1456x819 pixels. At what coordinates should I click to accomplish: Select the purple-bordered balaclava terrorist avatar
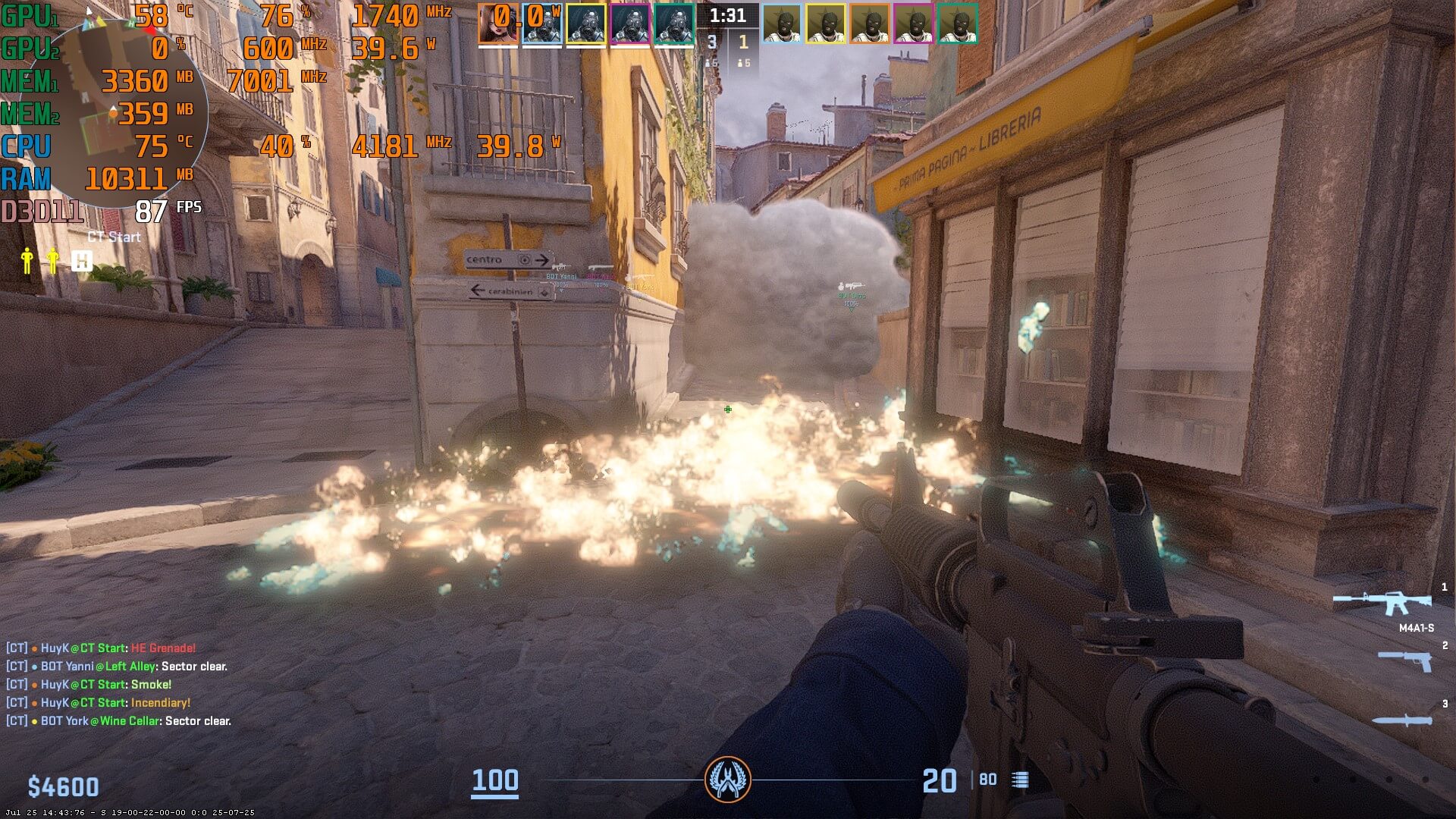(913, 23)
